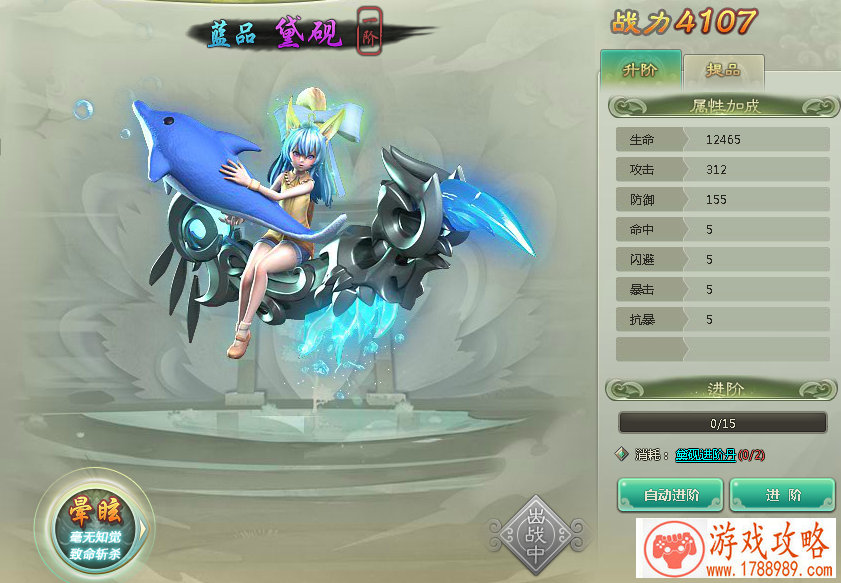Open the 提品 tab
The image size is (841, 583).
723,72
